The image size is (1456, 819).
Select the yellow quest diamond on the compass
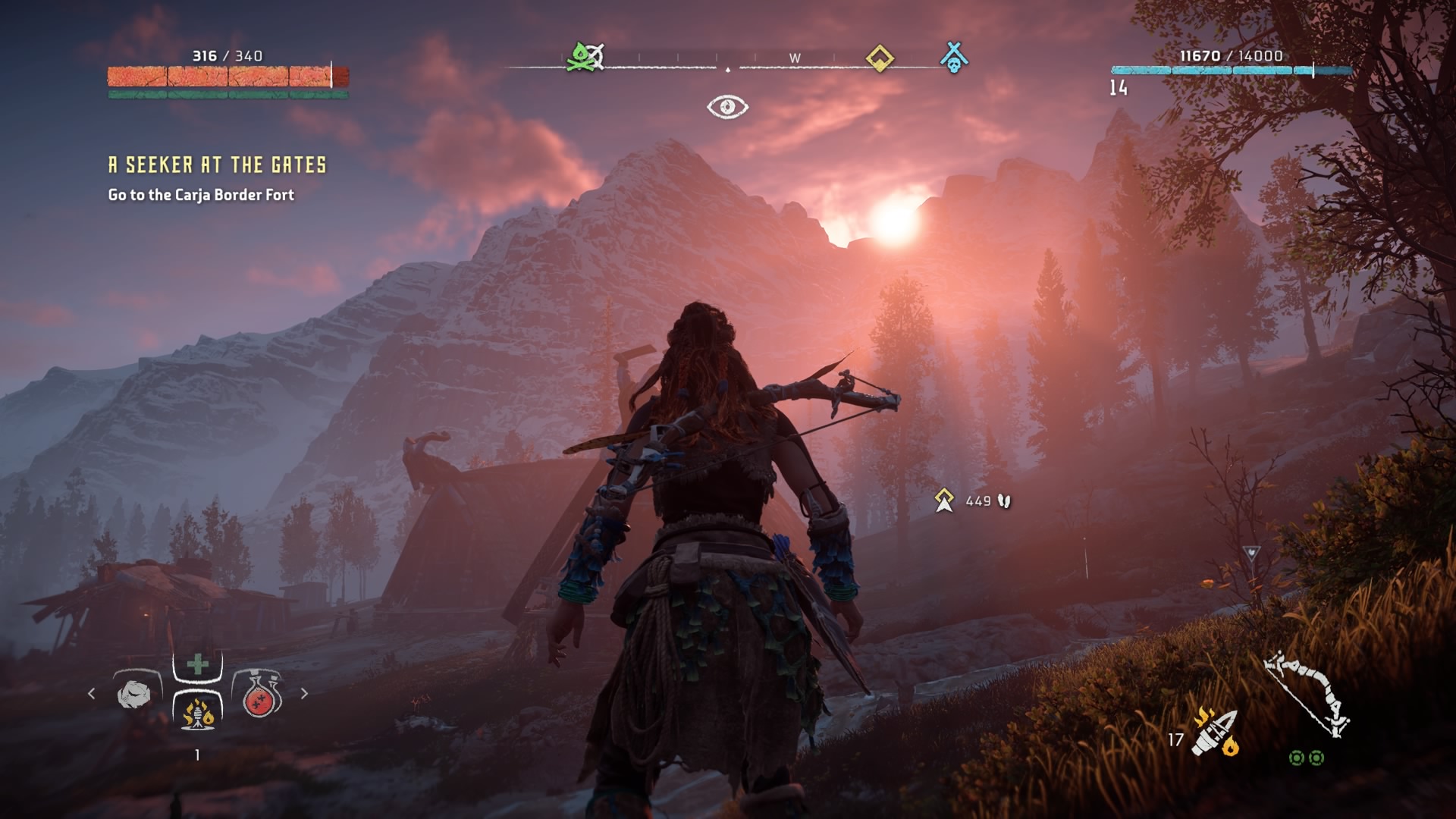pos(880,58)
